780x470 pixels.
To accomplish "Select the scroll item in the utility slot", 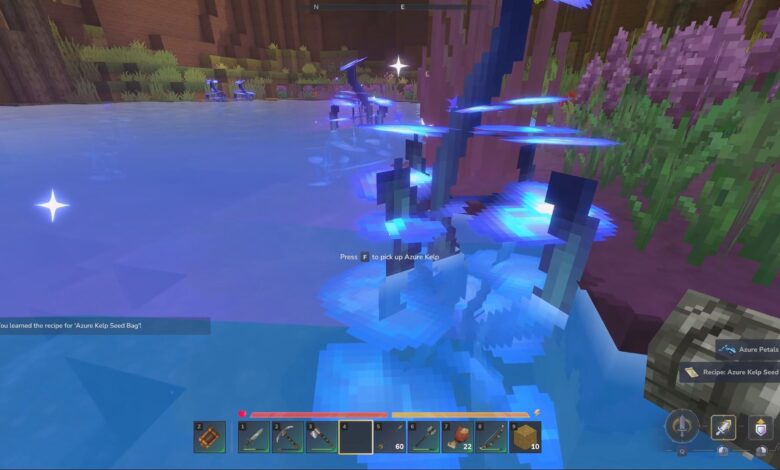I will coord(209,437).
